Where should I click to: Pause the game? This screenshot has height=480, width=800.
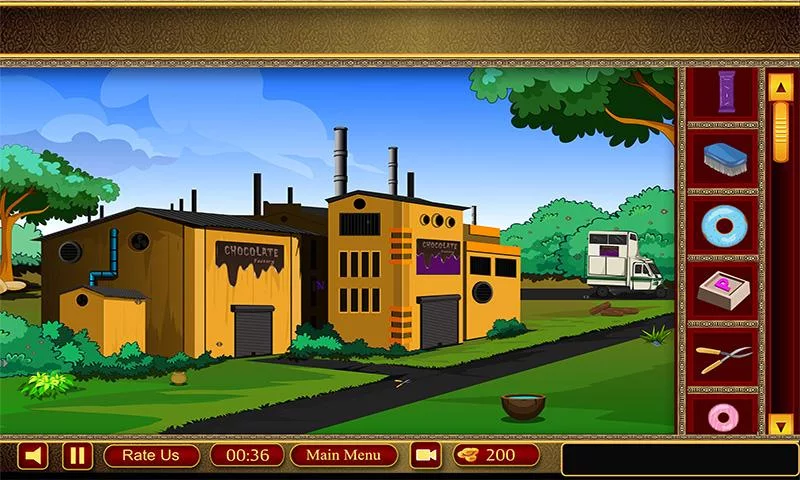[77, 456]
